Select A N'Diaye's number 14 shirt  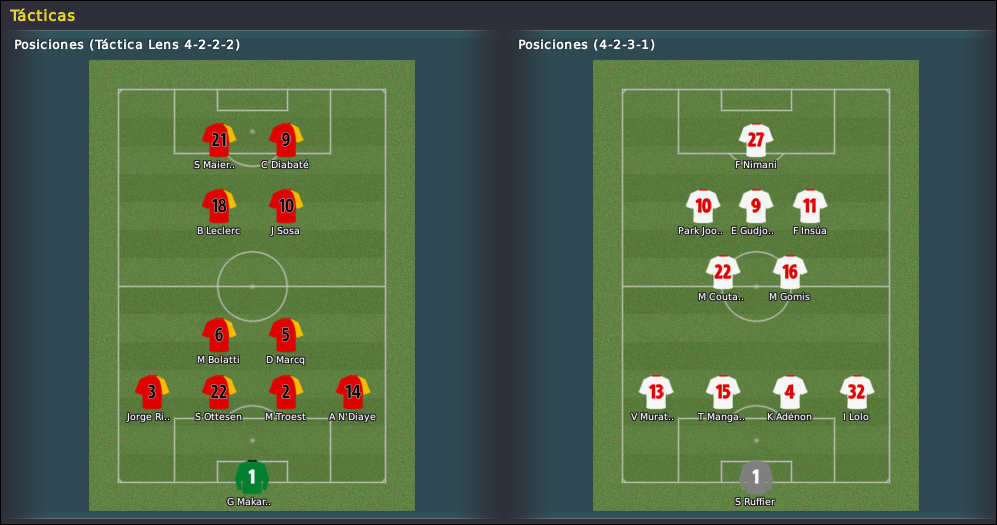[x=352, y=392]
